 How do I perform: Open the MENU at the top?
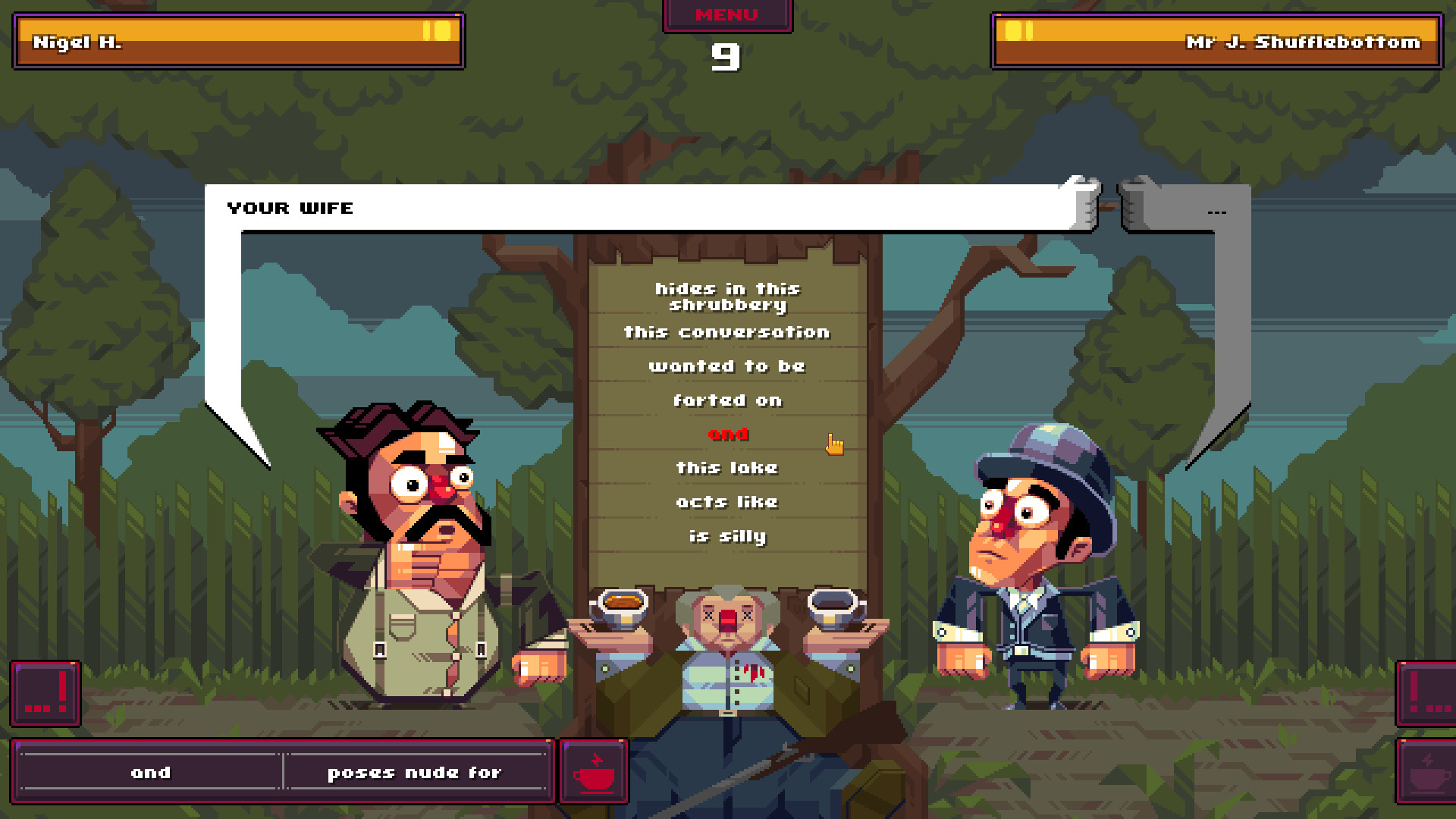(726, 14)
